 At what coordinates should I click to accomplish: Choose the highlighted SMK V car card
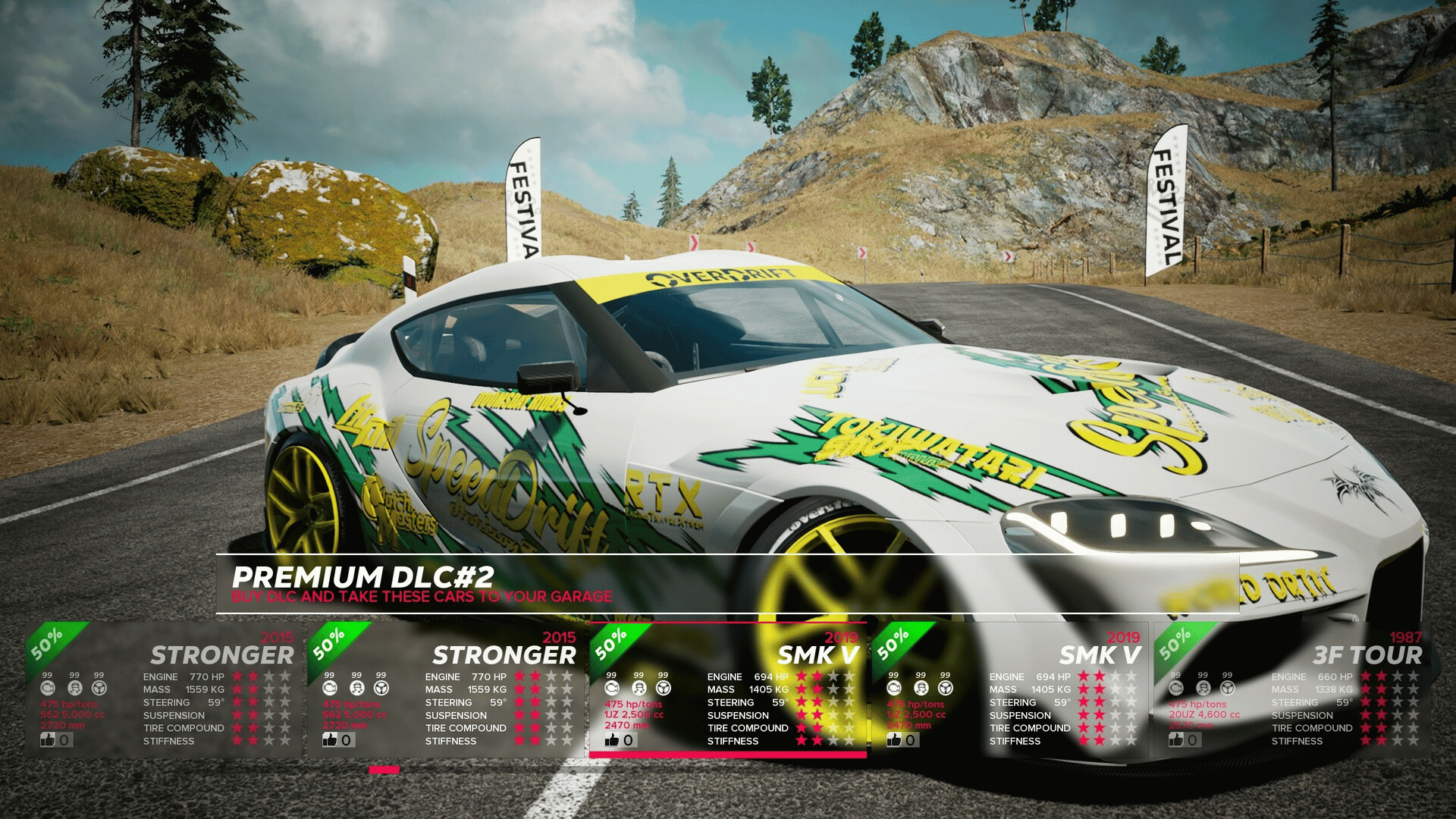pos(728,690)
